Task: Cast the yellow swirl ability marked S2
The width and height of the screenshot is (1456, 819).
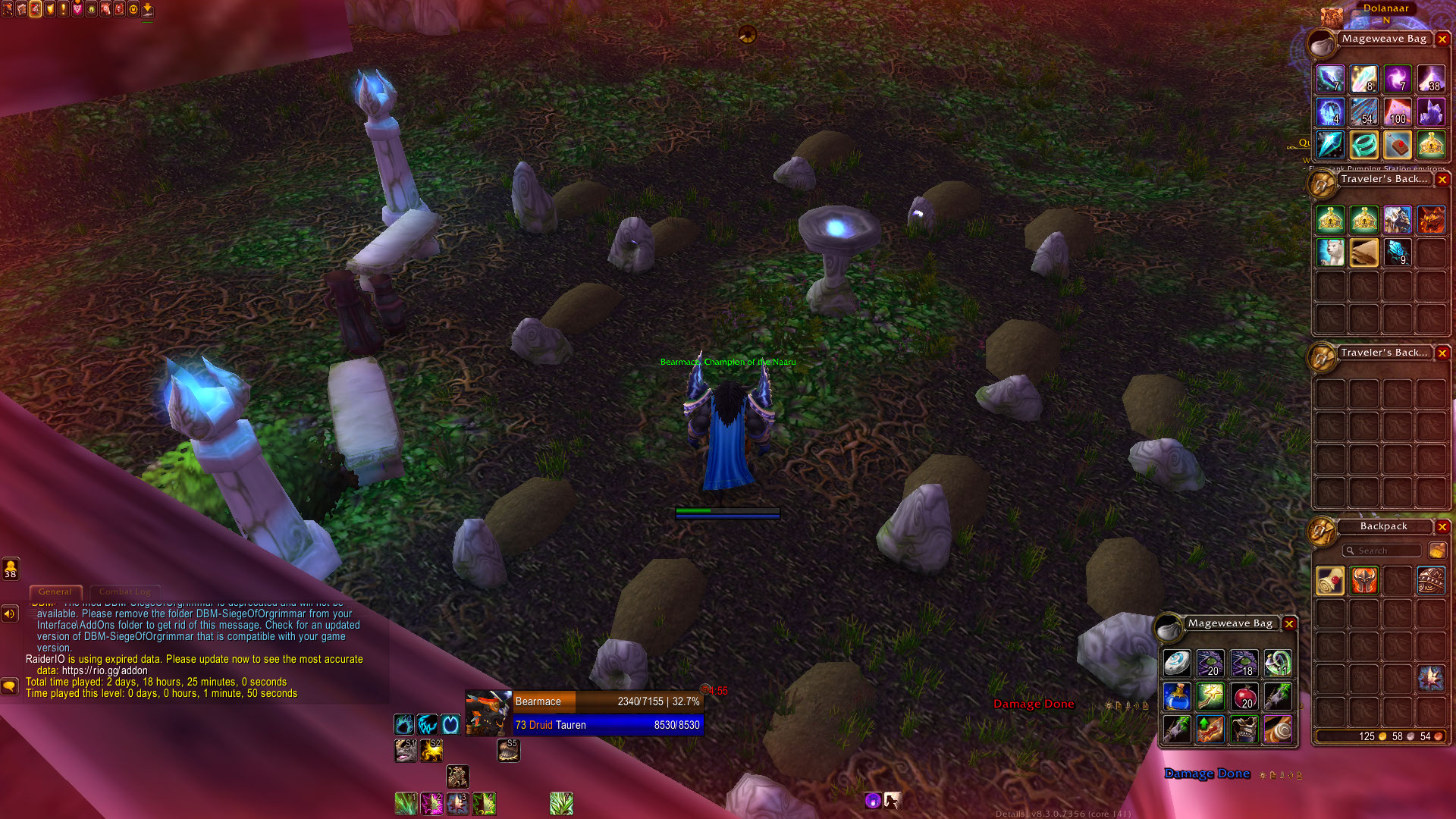Action: tap(431, 751)
